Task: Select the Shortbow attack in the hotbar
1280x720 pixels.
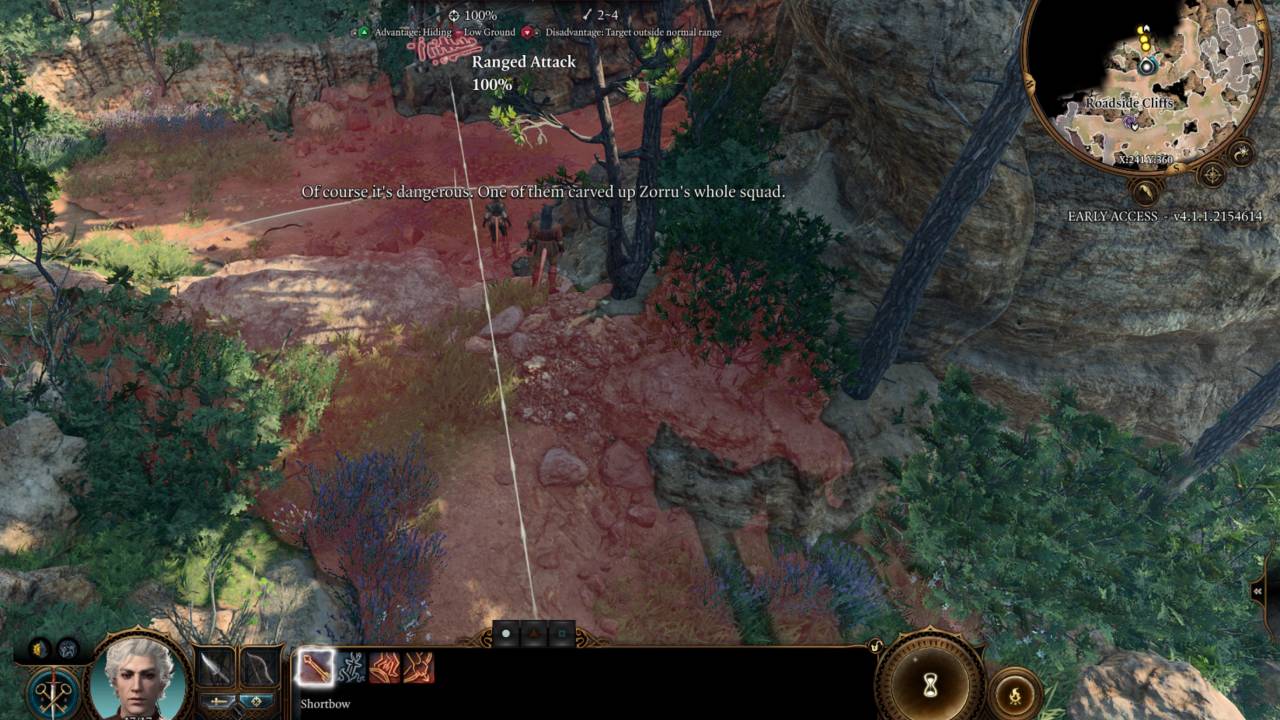Action: pos(316,667)
